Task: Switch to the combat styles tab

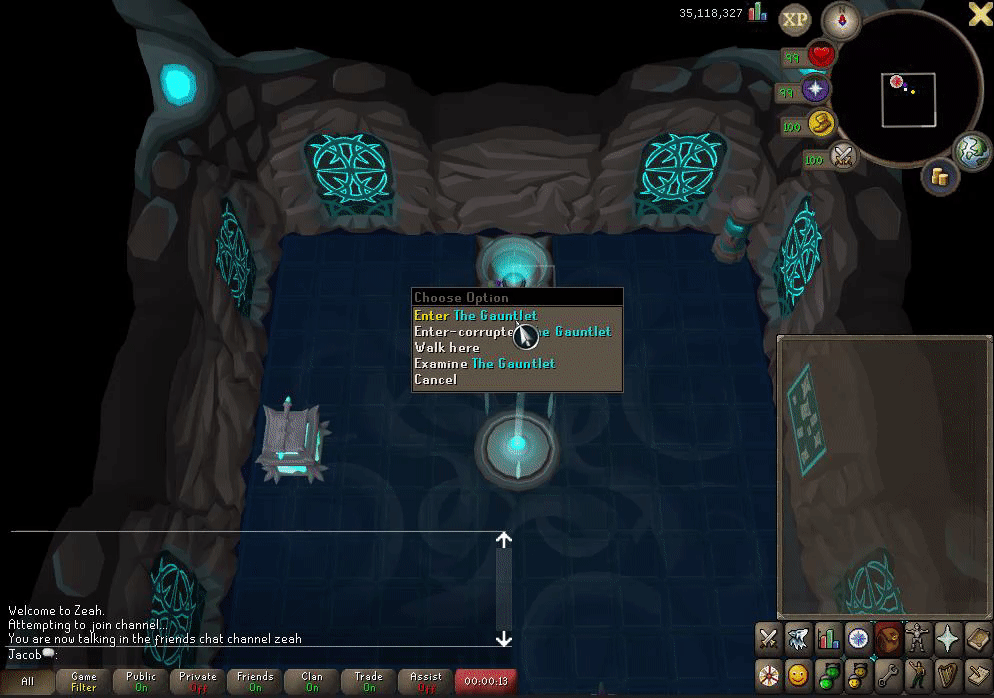Action: [x=768, y=637]
